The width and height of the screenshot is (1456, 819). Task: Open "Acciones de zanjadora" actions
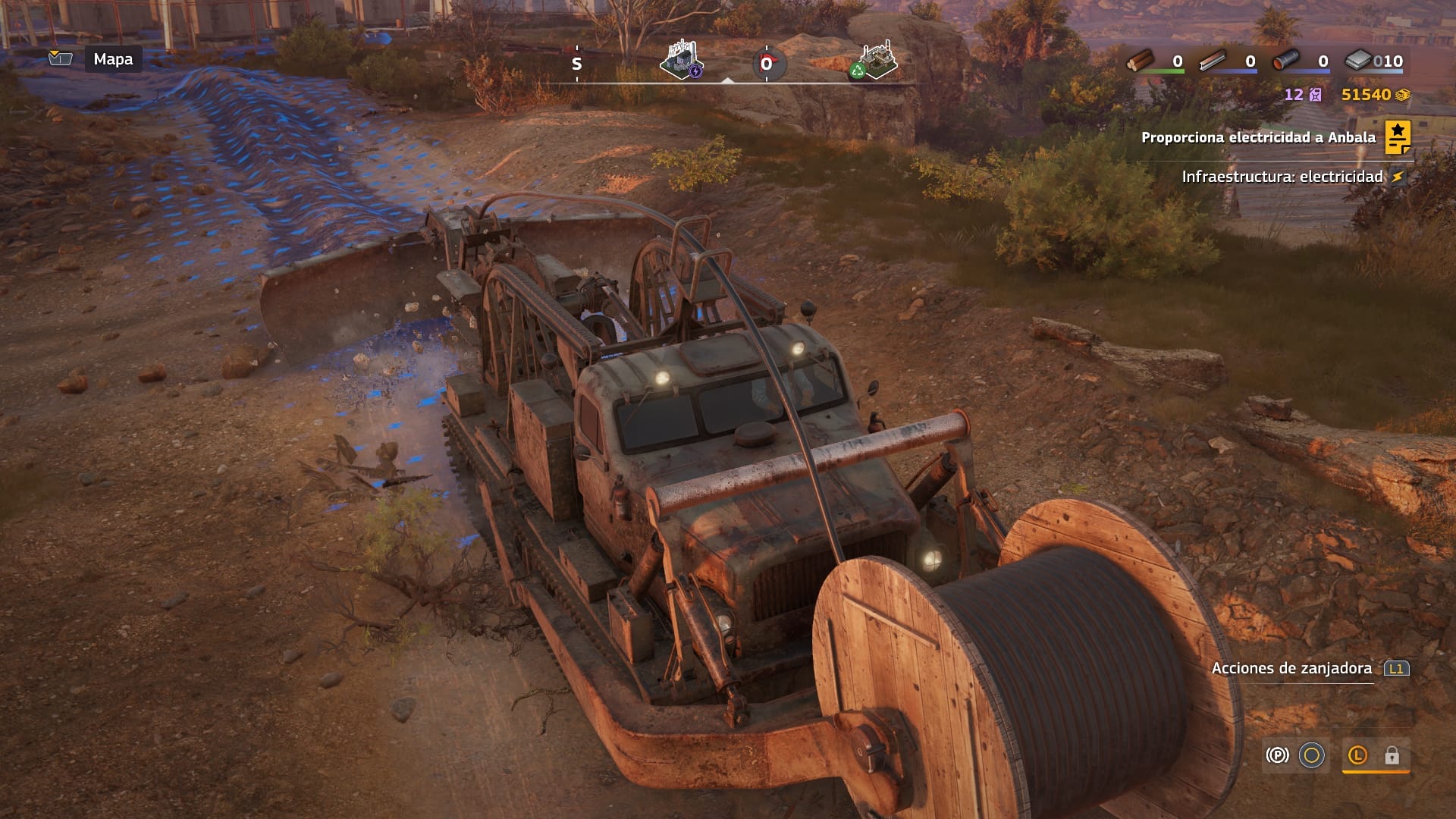pos(1291,668)
